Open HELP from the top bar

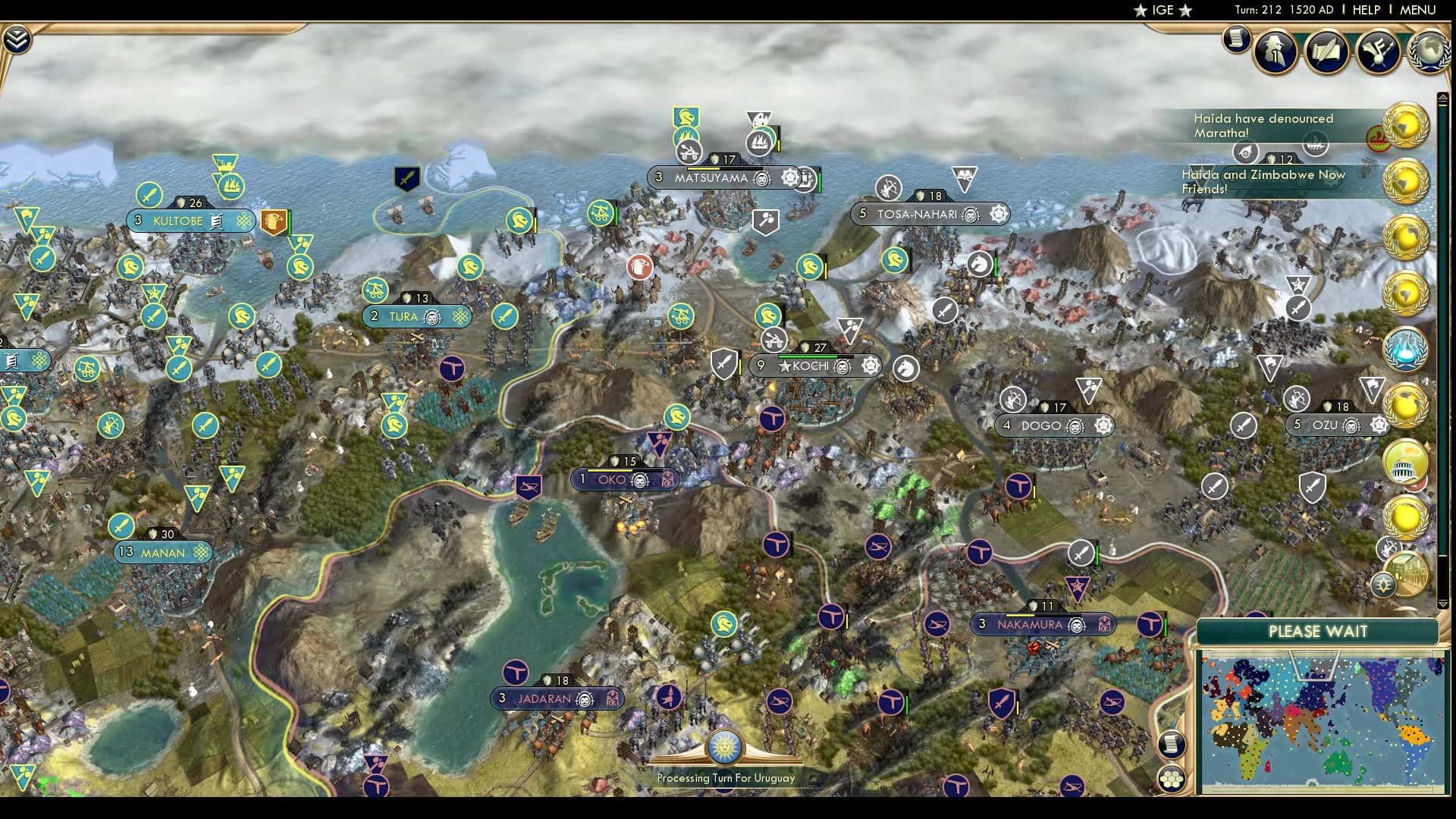pyautogui.click(x=1365, y=11)
